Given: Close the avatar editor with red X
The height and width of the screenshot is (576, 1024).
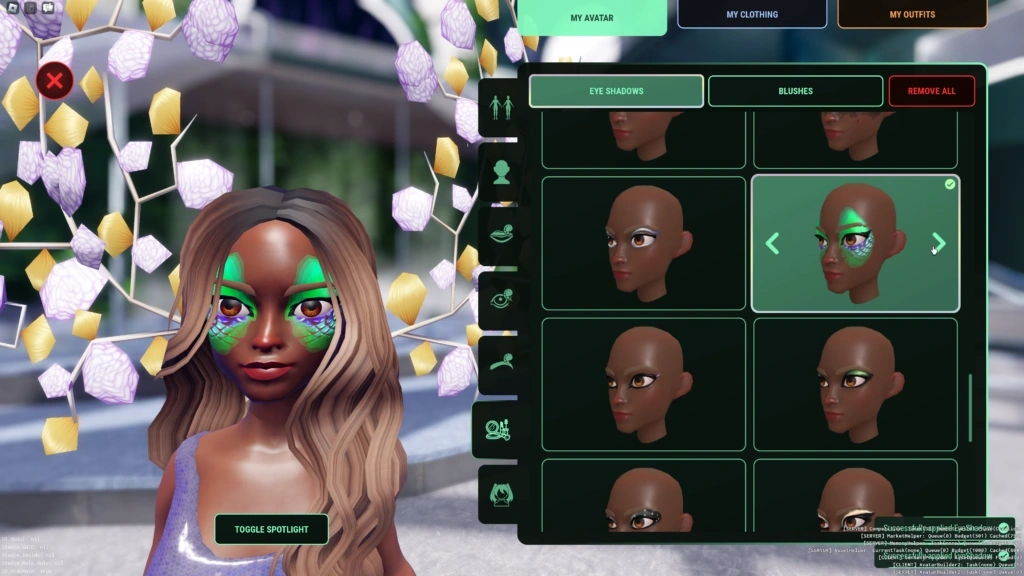Looking at the screenshot, I should click(55, 80).
